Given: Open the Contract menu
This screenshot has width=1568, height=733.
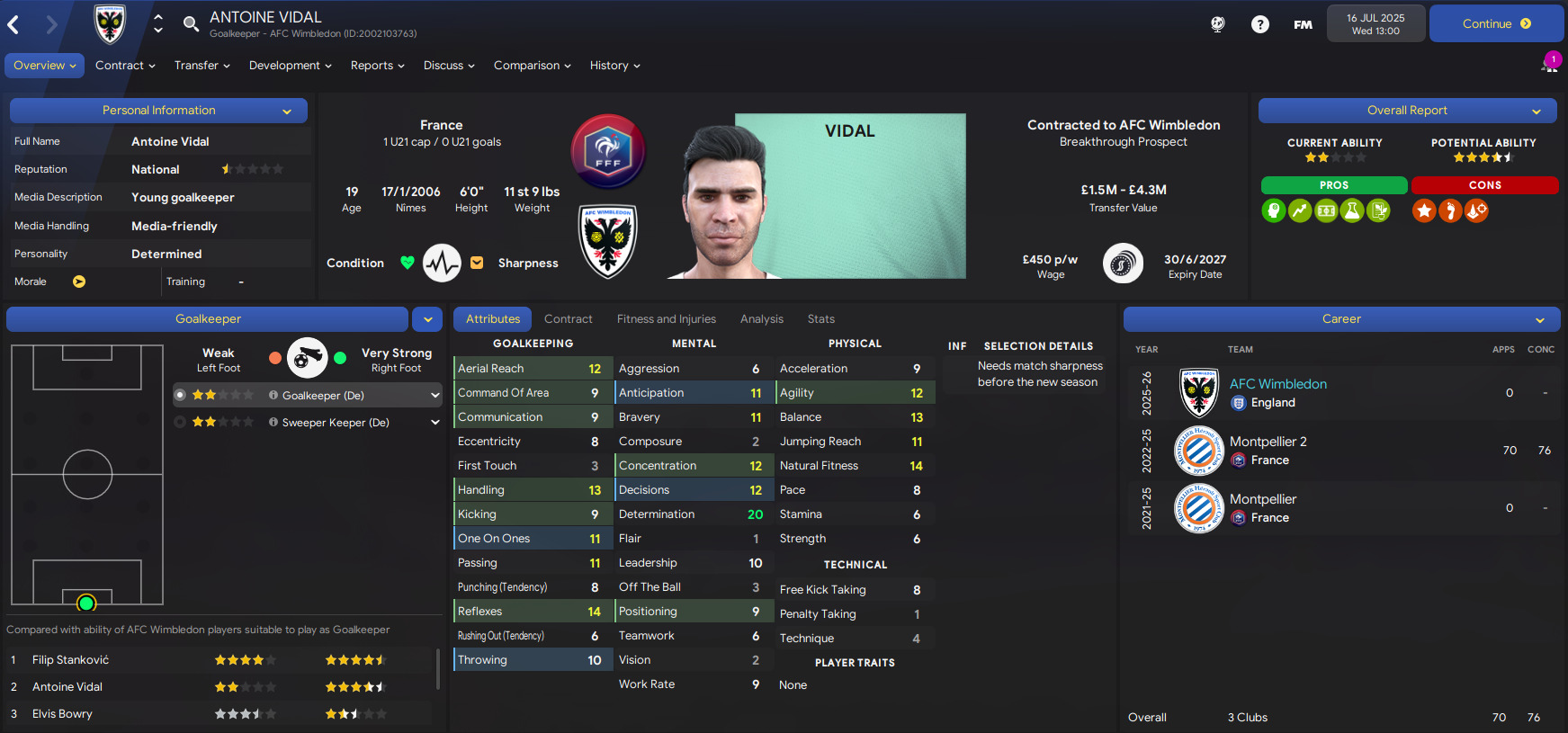Looking at the screenshot, I should coord(125,66).
